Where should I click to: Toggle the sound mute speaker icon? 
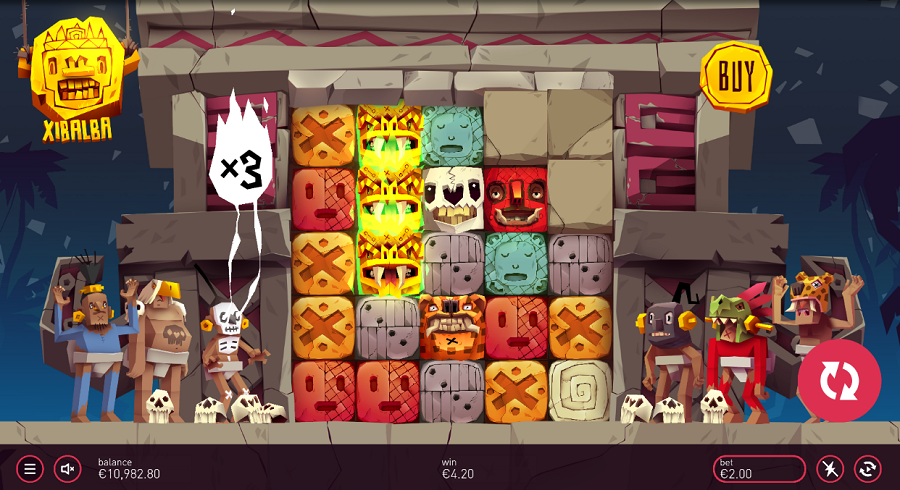click(x=68, y=468)
